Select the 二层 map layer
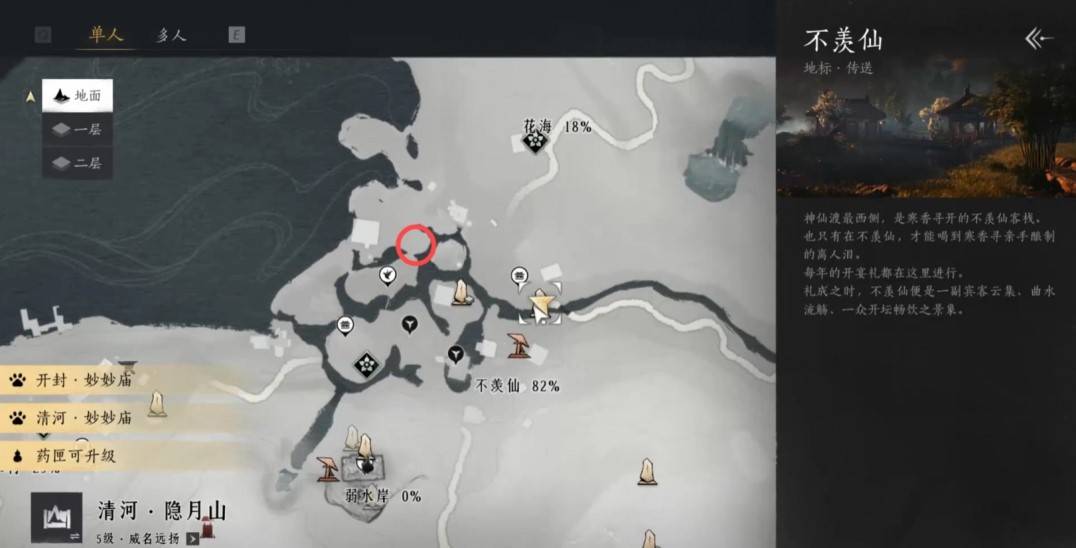Screen dimensions: 1076x548 (x=77, y=162)
